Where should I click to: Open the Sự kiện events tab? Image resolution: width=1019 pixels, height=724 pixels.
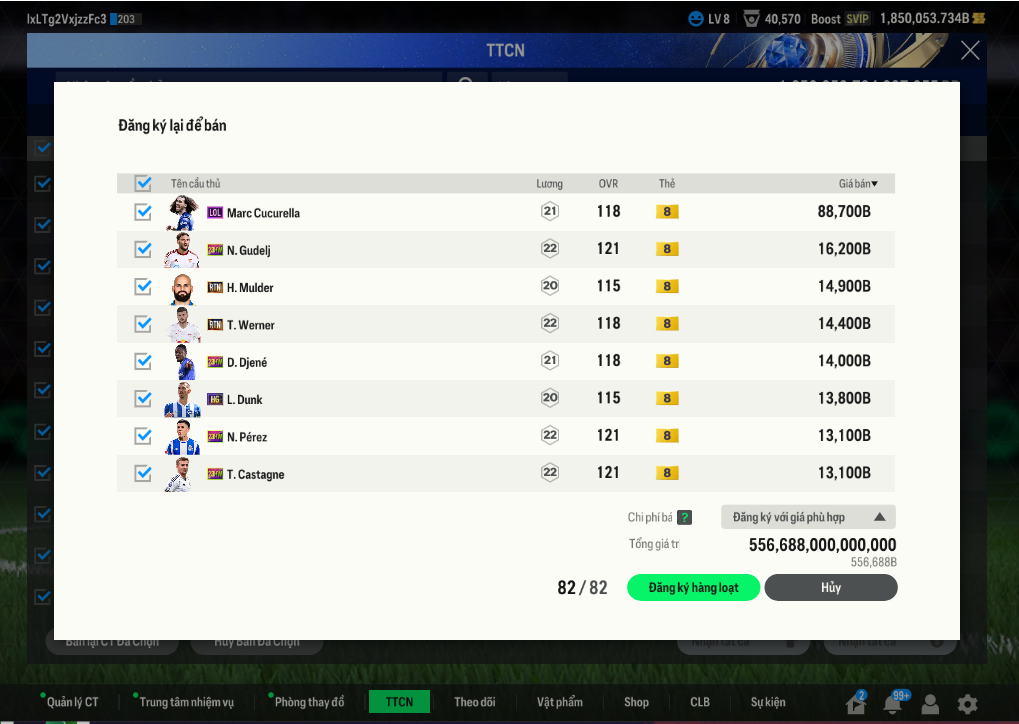pyautogui.click(x=768, y=702)
